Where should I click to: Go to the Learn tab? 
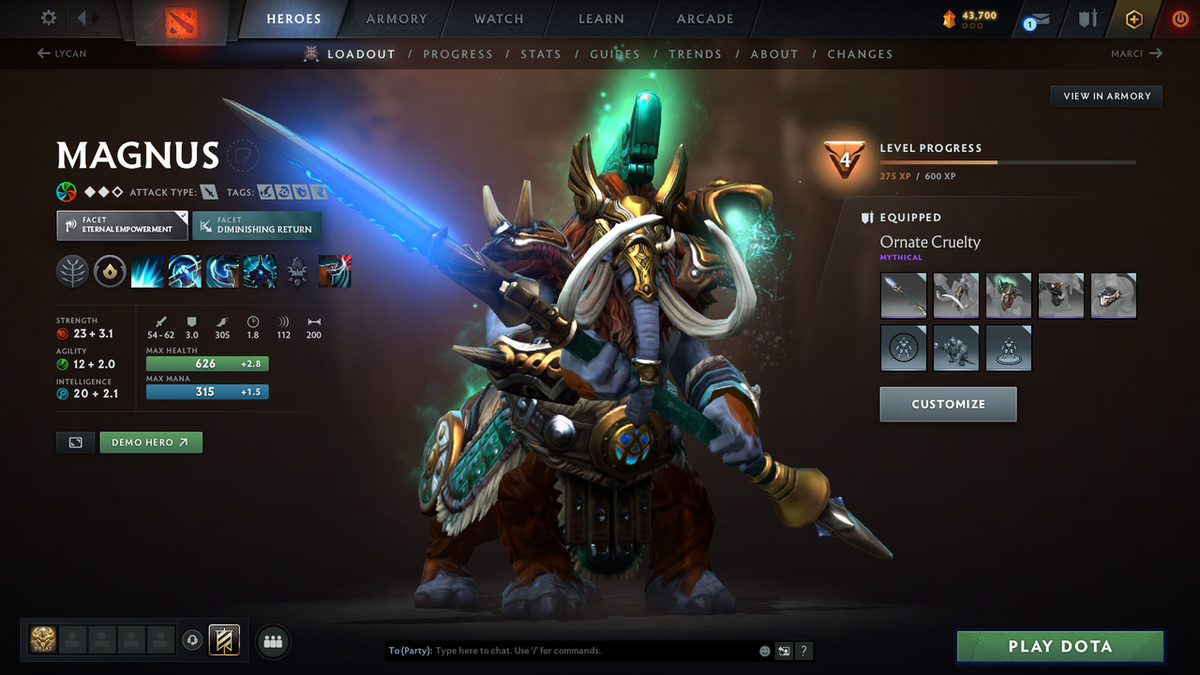tap(601, 19)
